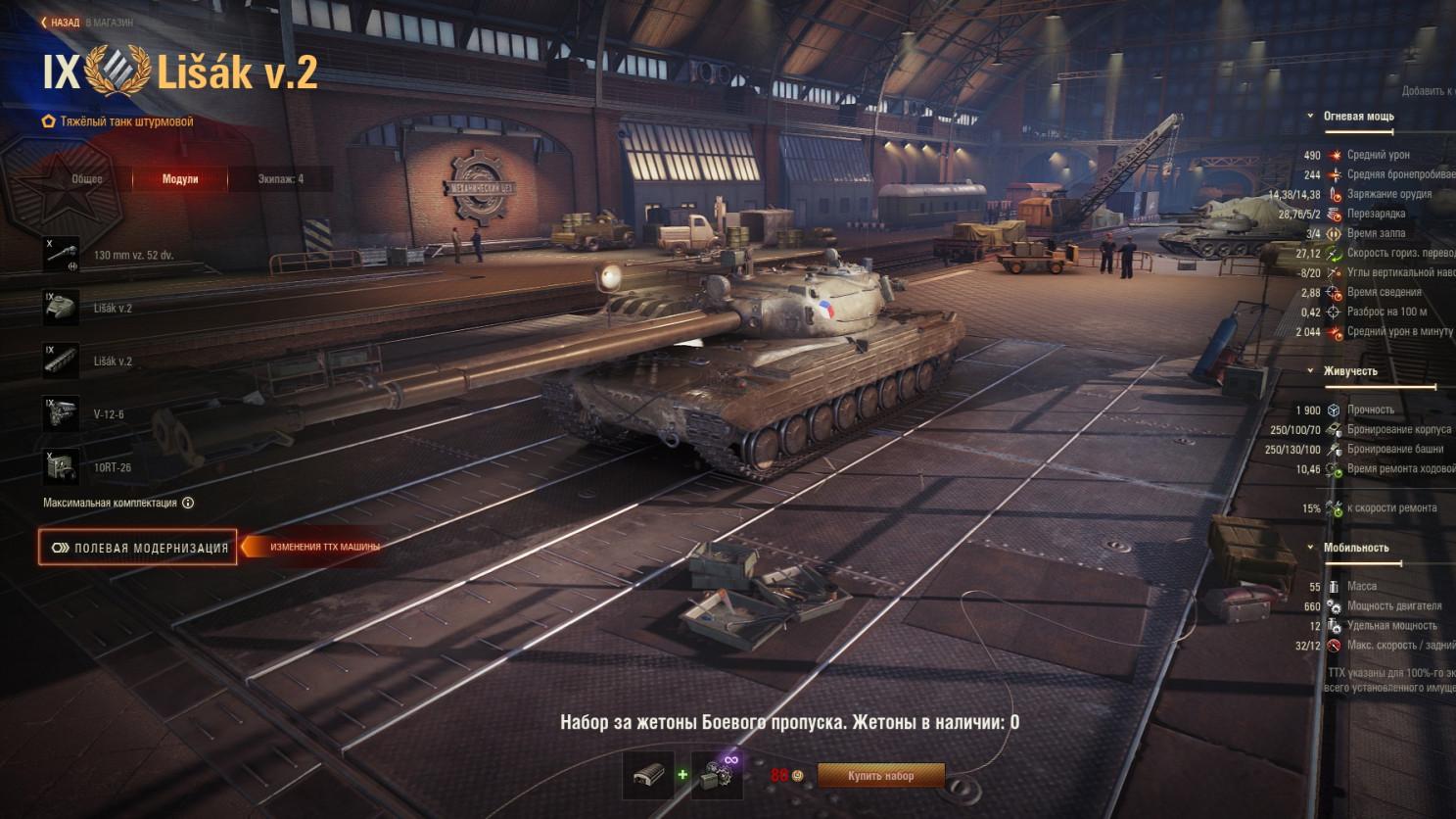The image size is (1456, 819).
Task: Collapse the Мобильность section
Action: (x=1312, y=548)
